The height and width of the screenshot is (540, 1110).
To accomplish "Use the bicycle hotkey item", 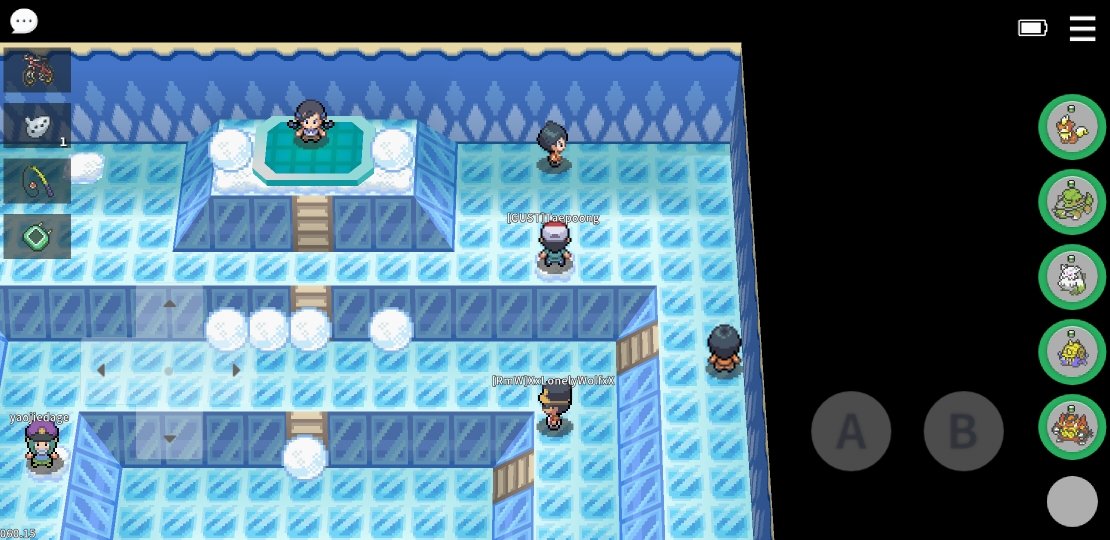I will pyautogui.click(x=37, y=70).
